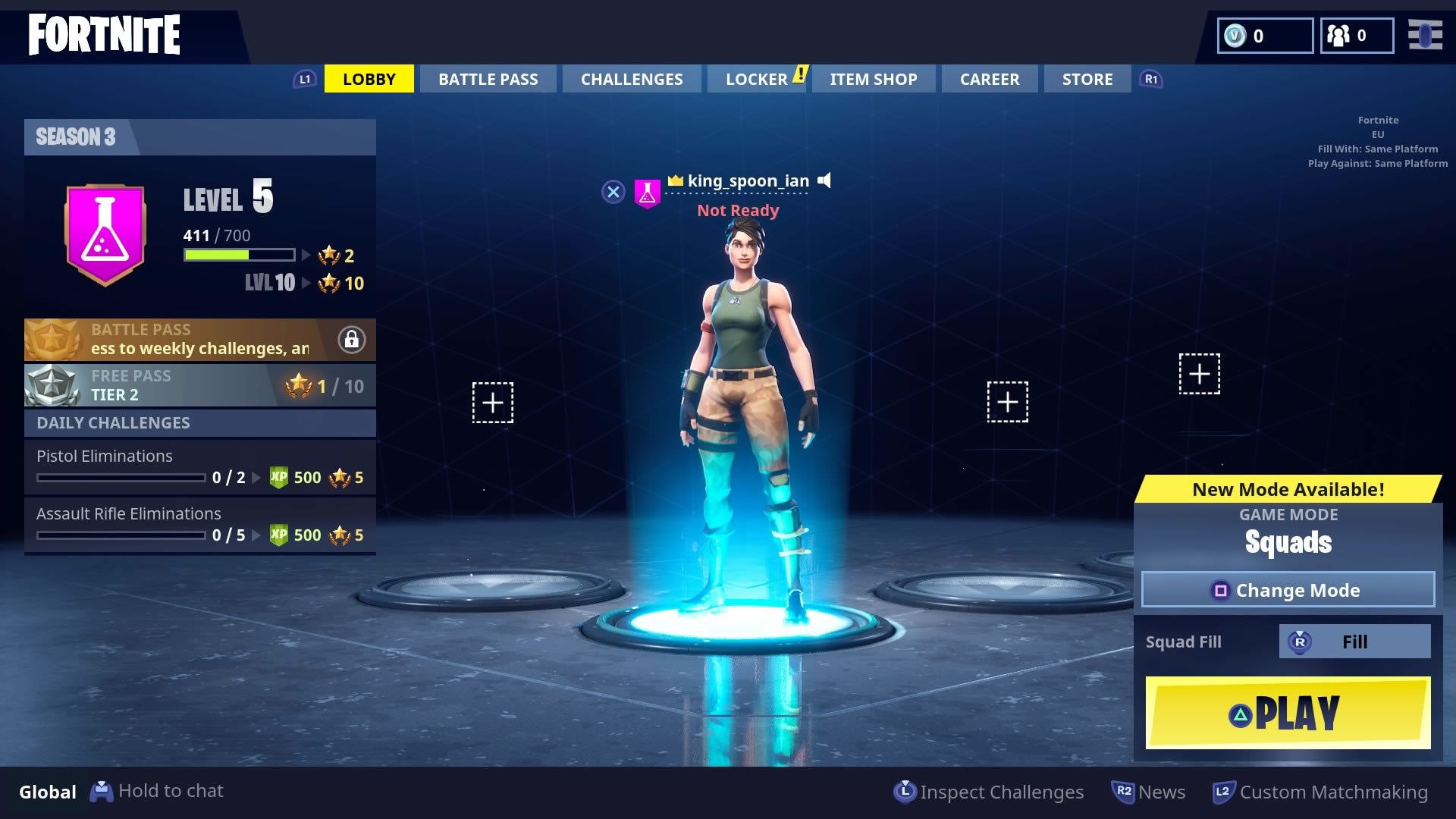
Task: Click the locked padlock on Battle Pass banner
Action: pos(351,339)
